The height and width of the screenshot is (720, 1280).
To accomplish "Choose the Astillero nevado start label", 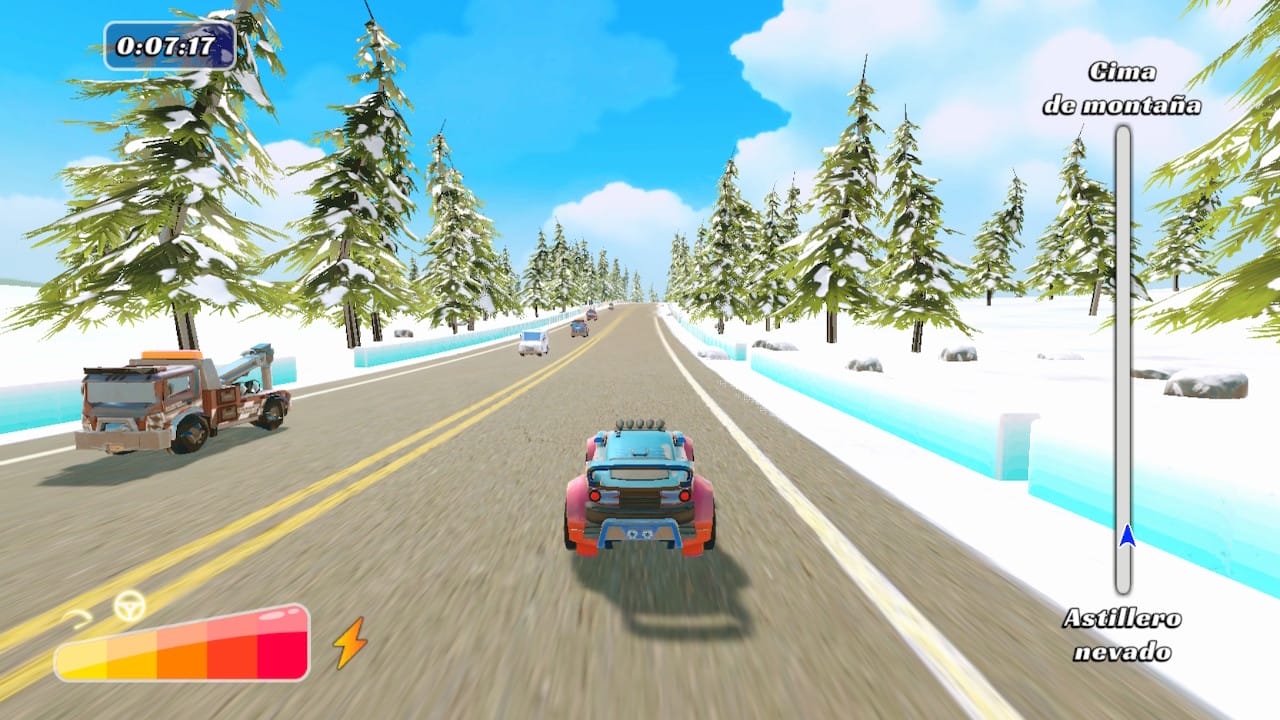I will click(x=1122, y=635).
